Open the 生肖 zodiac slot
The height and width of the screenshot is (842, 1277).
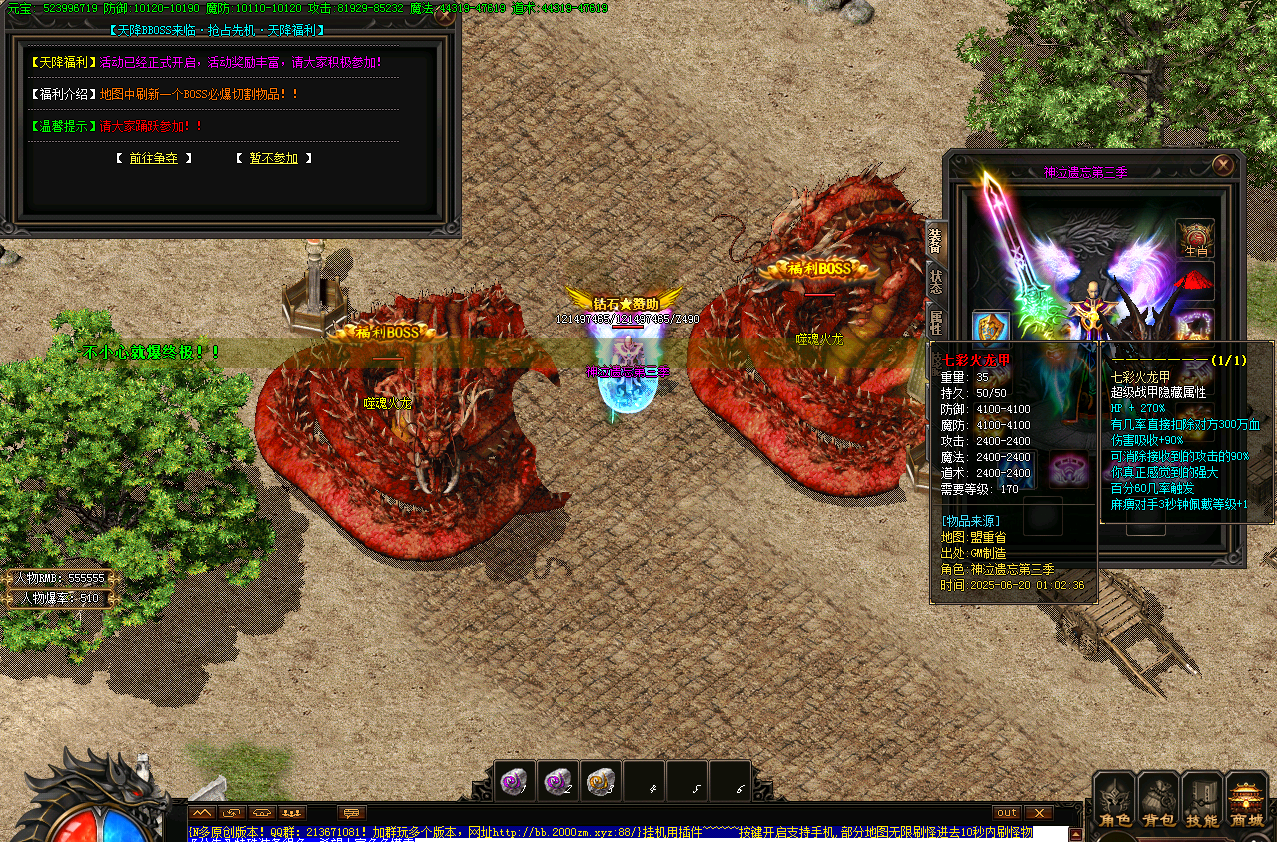click(x=1195, y=238)
